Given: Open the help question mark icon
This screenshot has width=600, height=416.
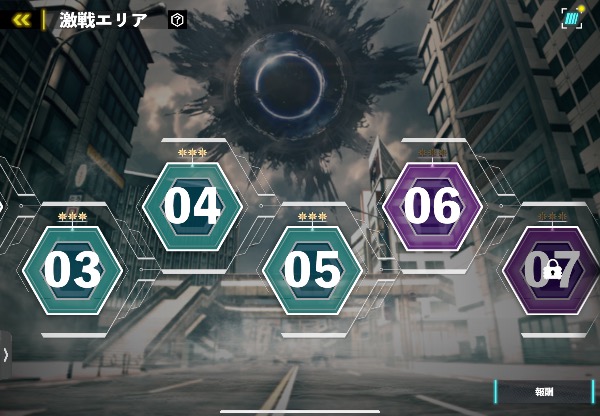Looking at the screenshot, I should pos(177,19).
